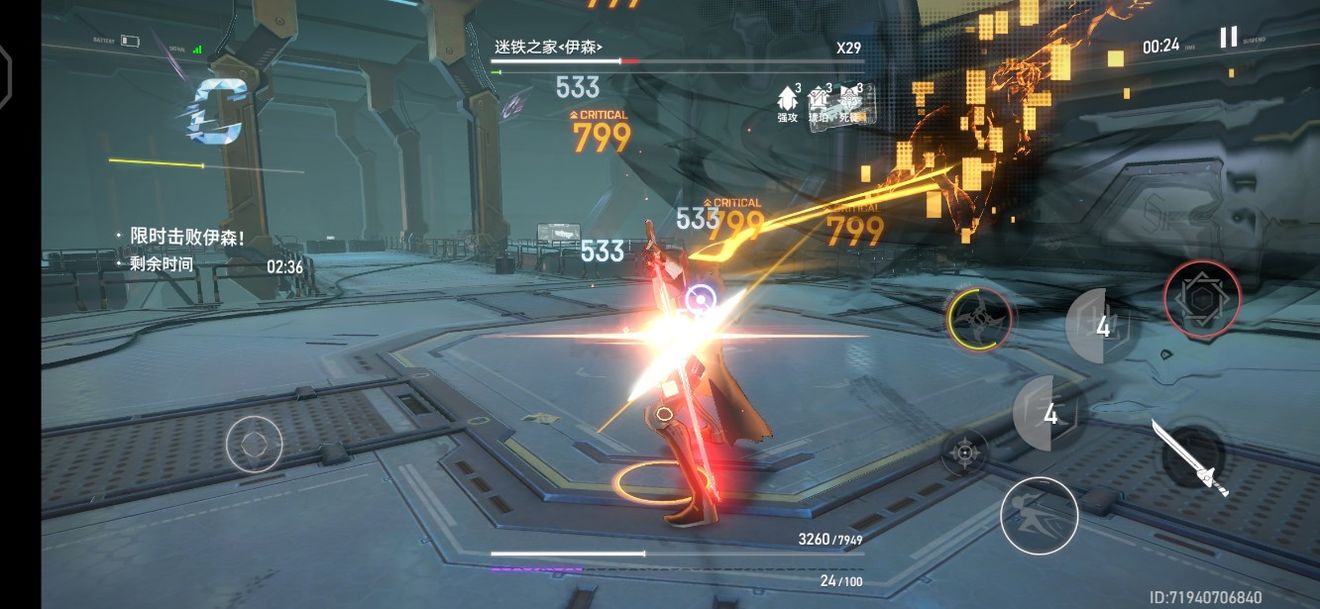Activate the dodge dash button
Image resolution: width=1320 pixels, height=609 pixels.
coord(1039,515)
